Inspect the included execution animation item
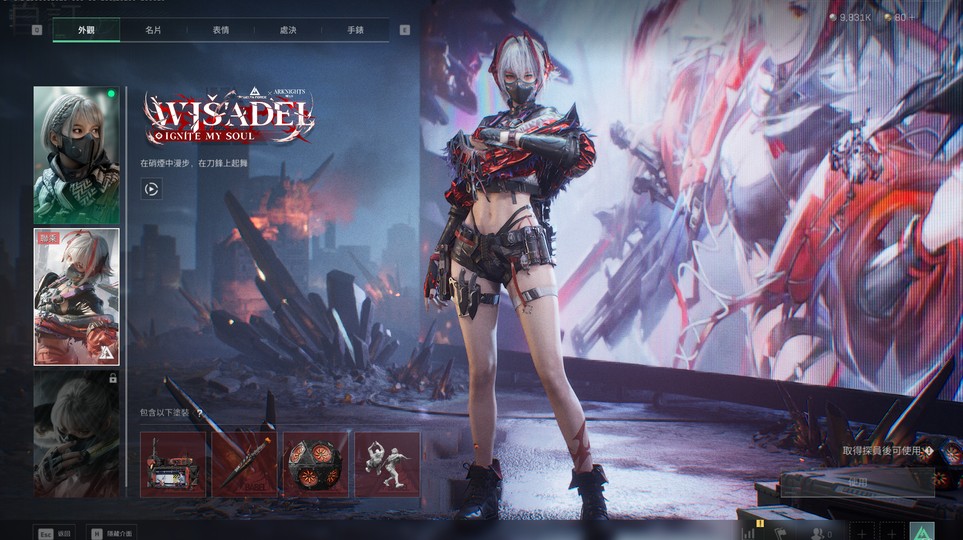The width and height of the screenshot is (963, 540). (x=387, y=464)
